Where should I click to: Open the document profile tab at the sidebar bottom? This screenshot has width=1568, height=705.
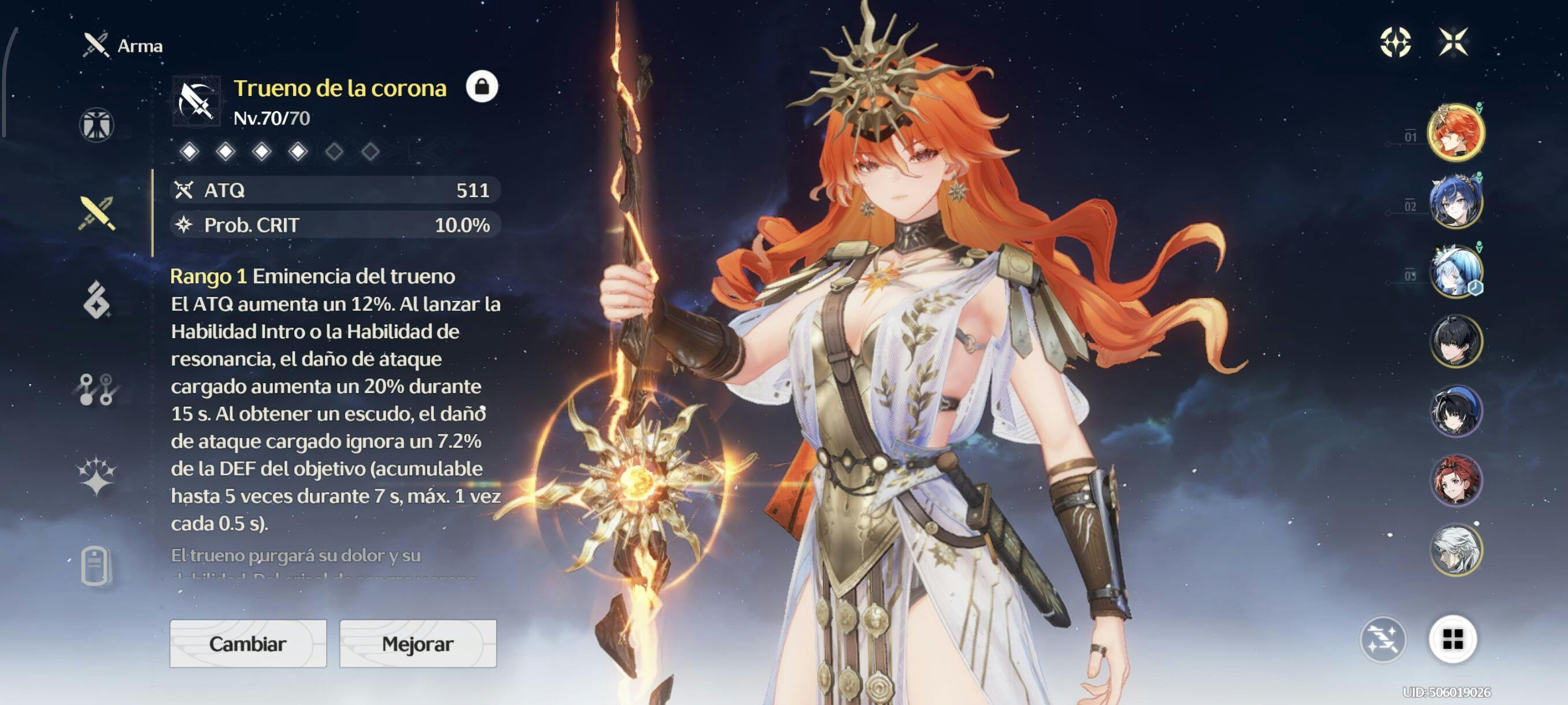[x=95, y=566]
